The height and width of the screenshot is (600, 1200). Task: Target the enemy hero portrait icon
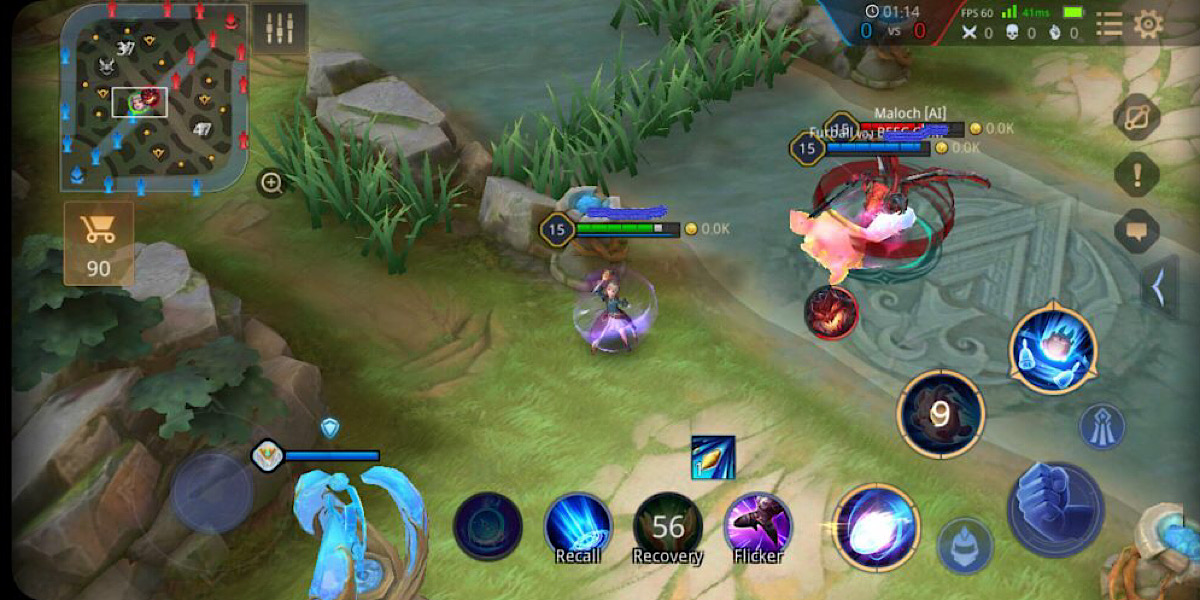pyautogui.click(x=831, y=311)
